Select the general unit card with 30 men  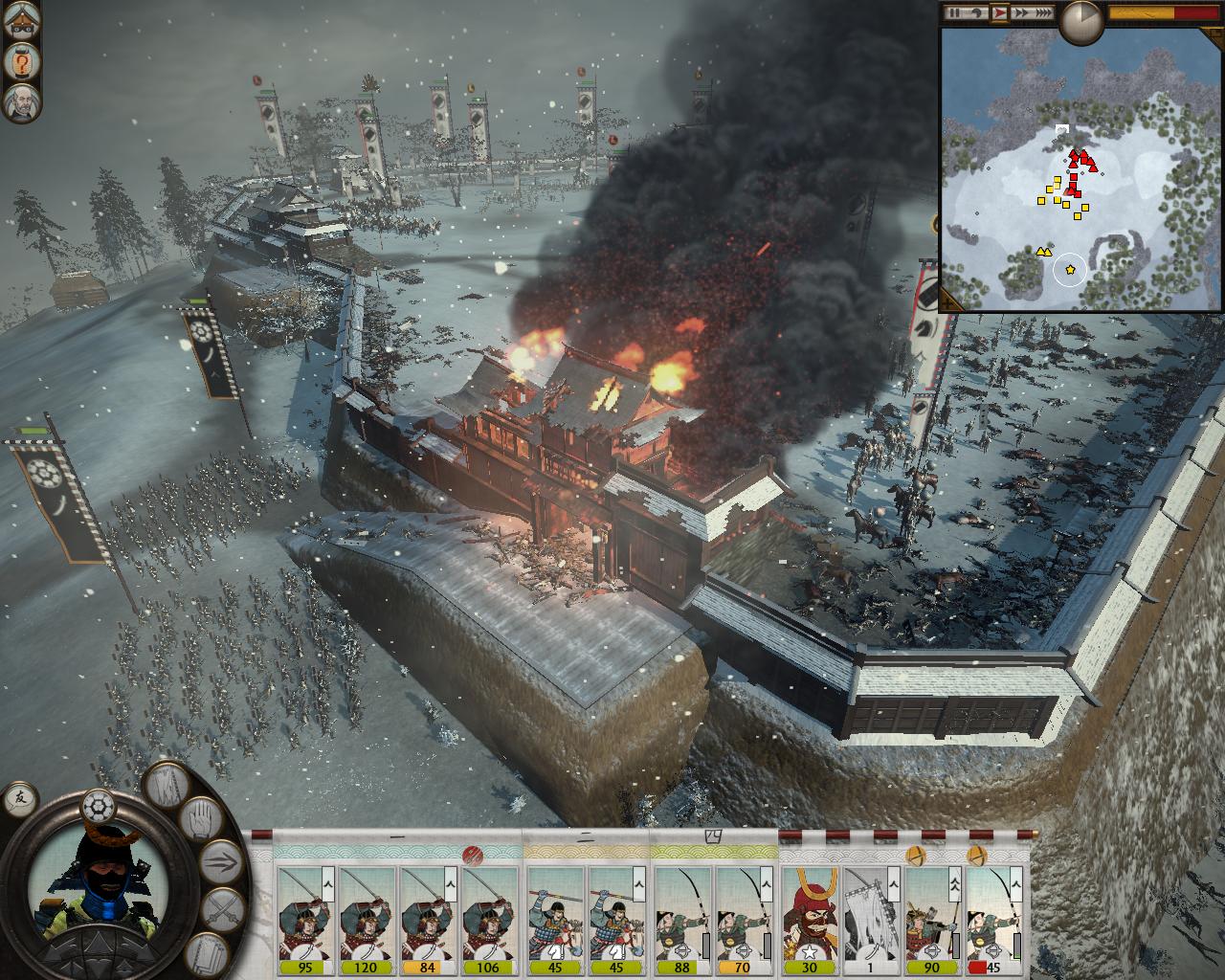pyautogui.click(x=810, y=921)
